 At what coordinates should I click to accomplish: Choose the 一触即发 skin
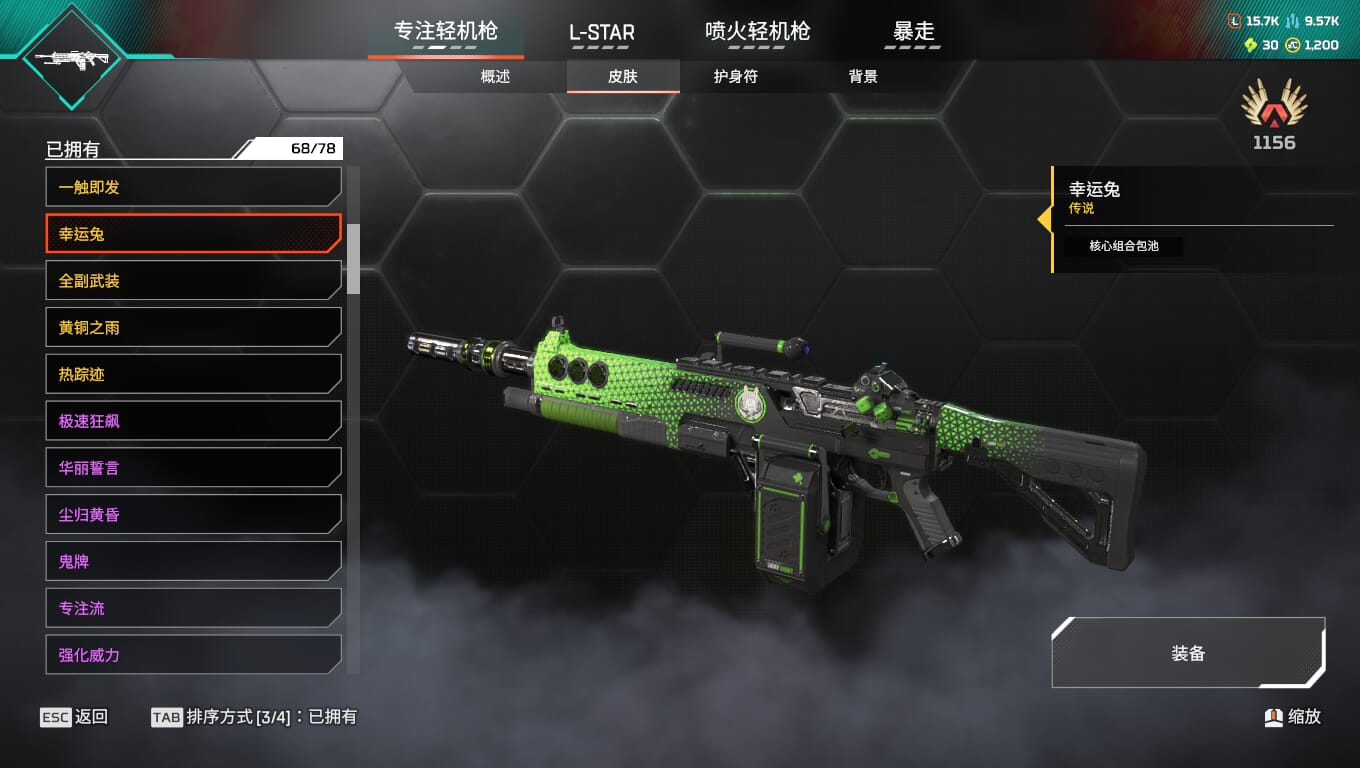point(193,187)
